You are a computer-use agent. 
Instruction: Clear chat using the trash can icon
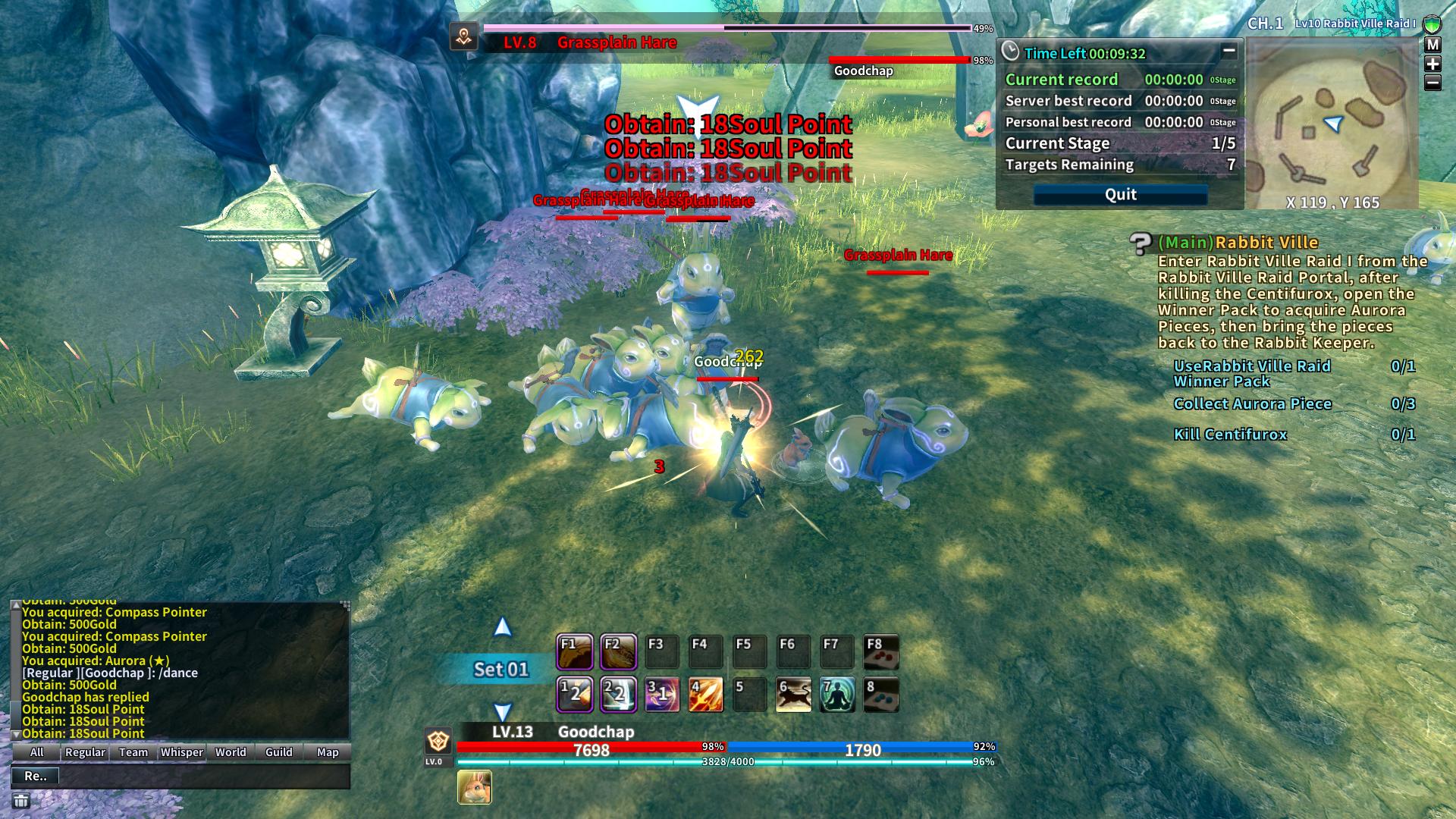(21, 801)
